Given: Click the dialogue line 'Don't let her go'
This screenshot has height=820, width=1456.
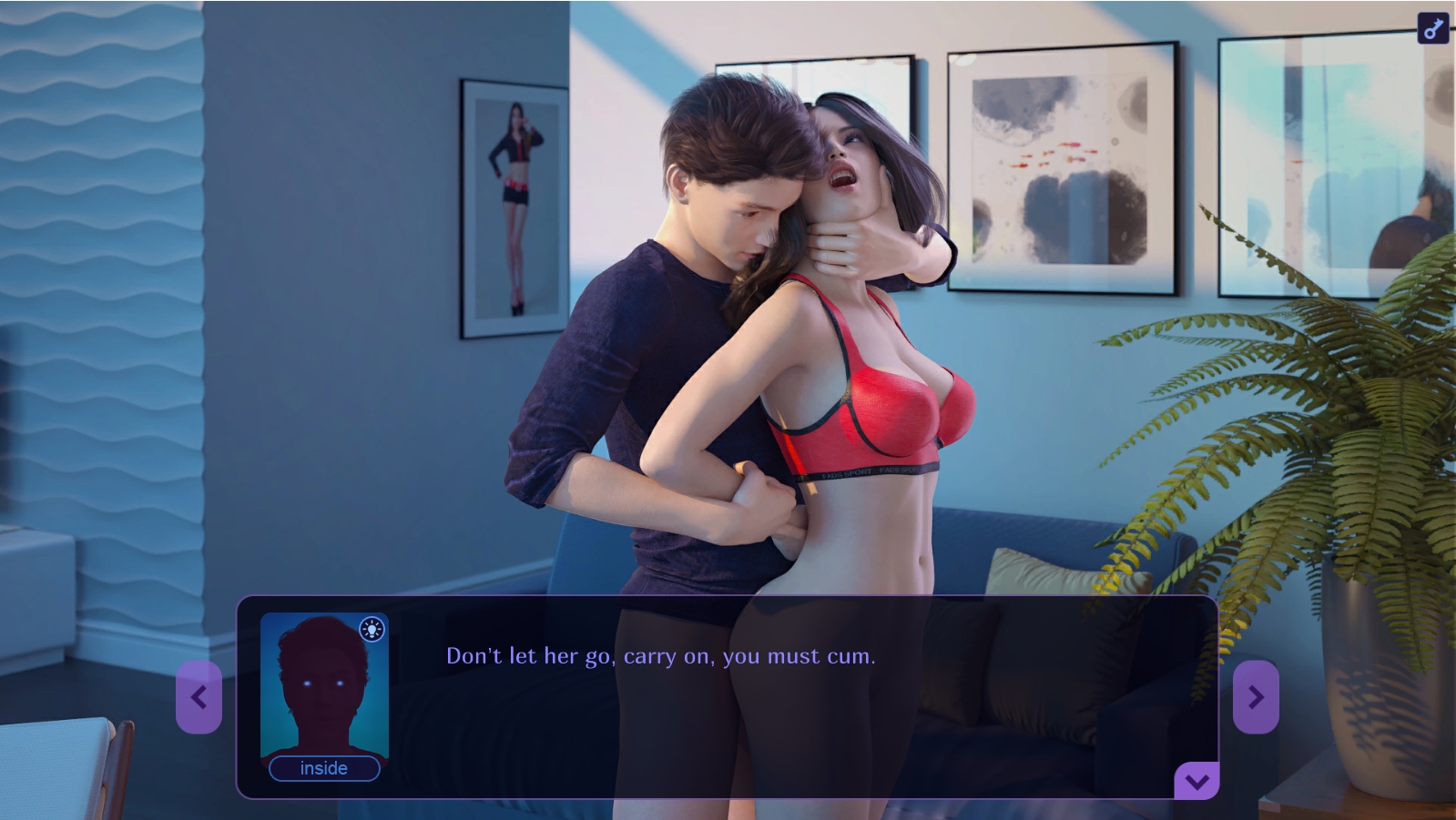Looking at the screenshot, I should pos(660,654).
